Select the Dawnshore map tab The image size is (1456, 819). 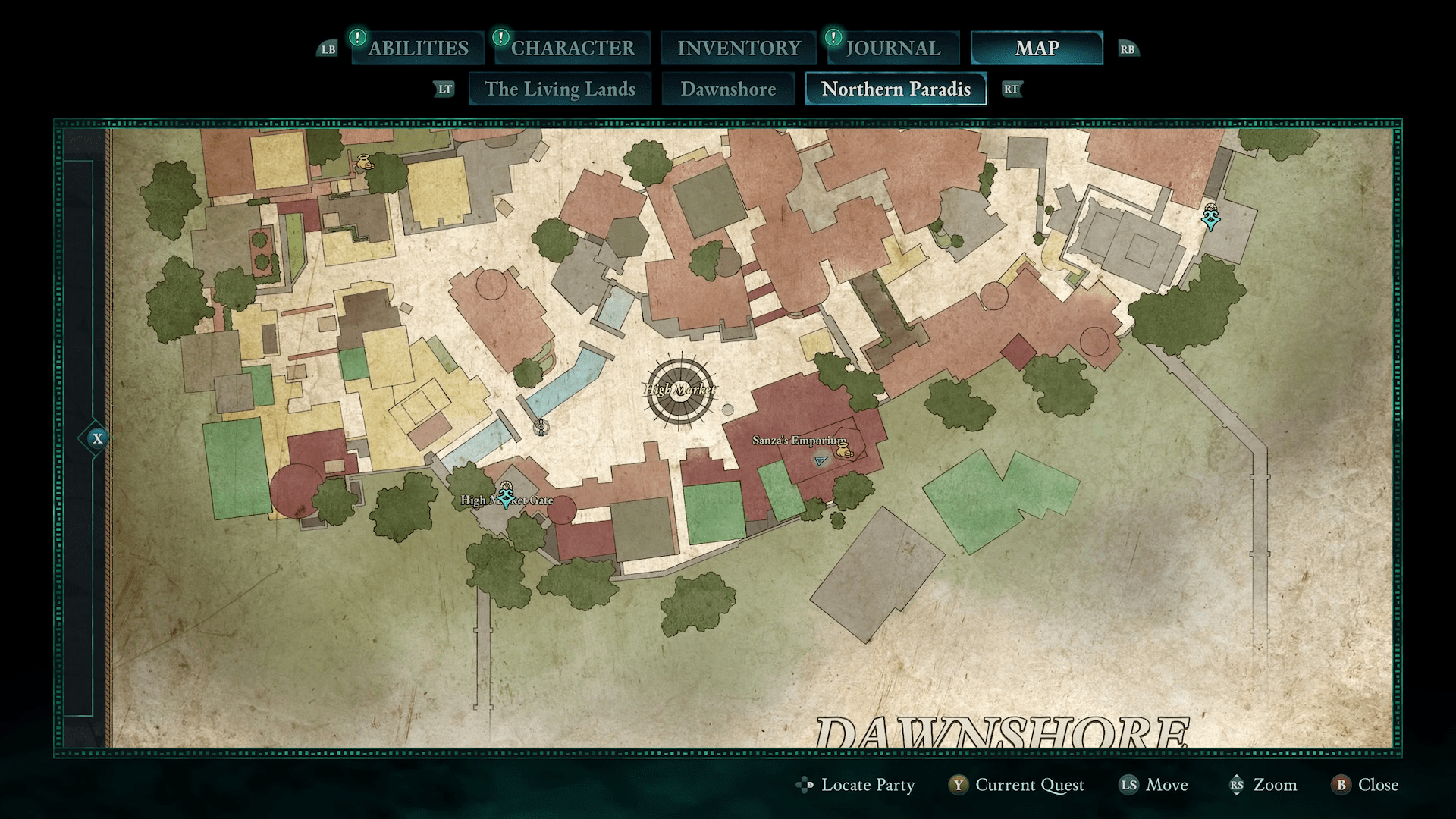[x=730, y=89]
